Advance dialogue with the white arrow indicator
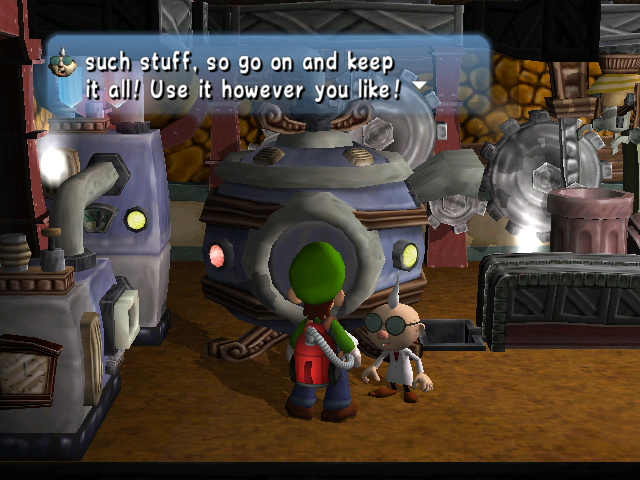The height and width of the screenshot is (480, 640). (x=421, y=87)
